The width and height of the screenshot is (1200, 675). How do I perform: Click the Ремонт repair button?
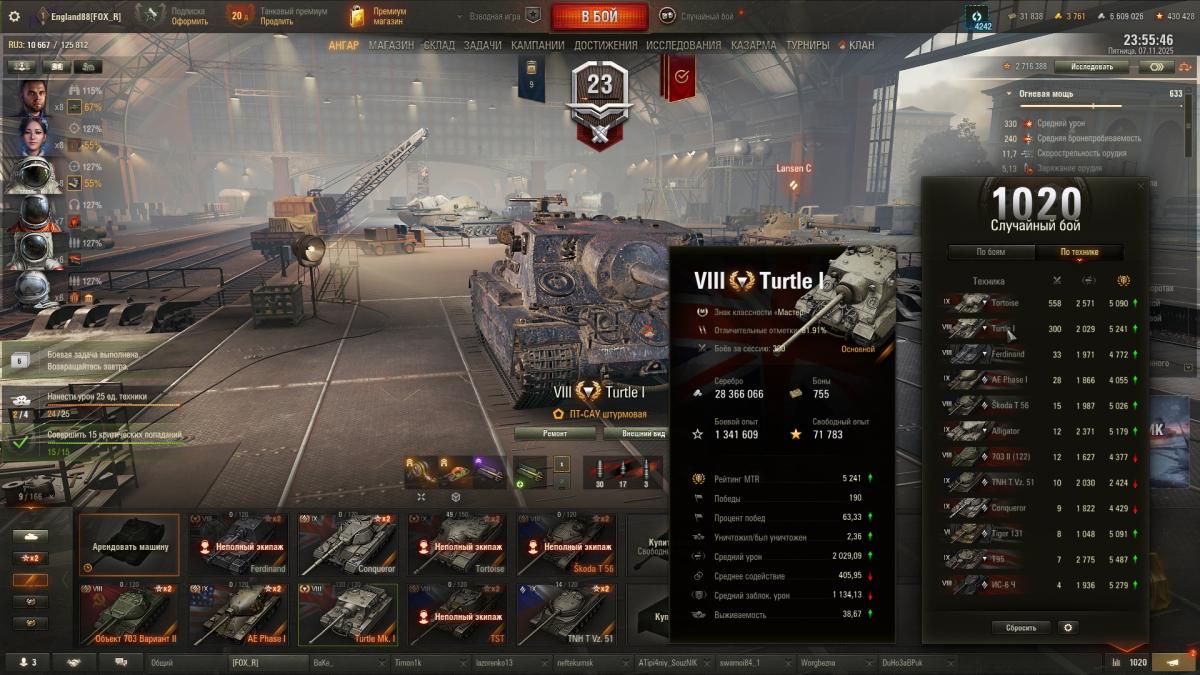tap(555, 433)
